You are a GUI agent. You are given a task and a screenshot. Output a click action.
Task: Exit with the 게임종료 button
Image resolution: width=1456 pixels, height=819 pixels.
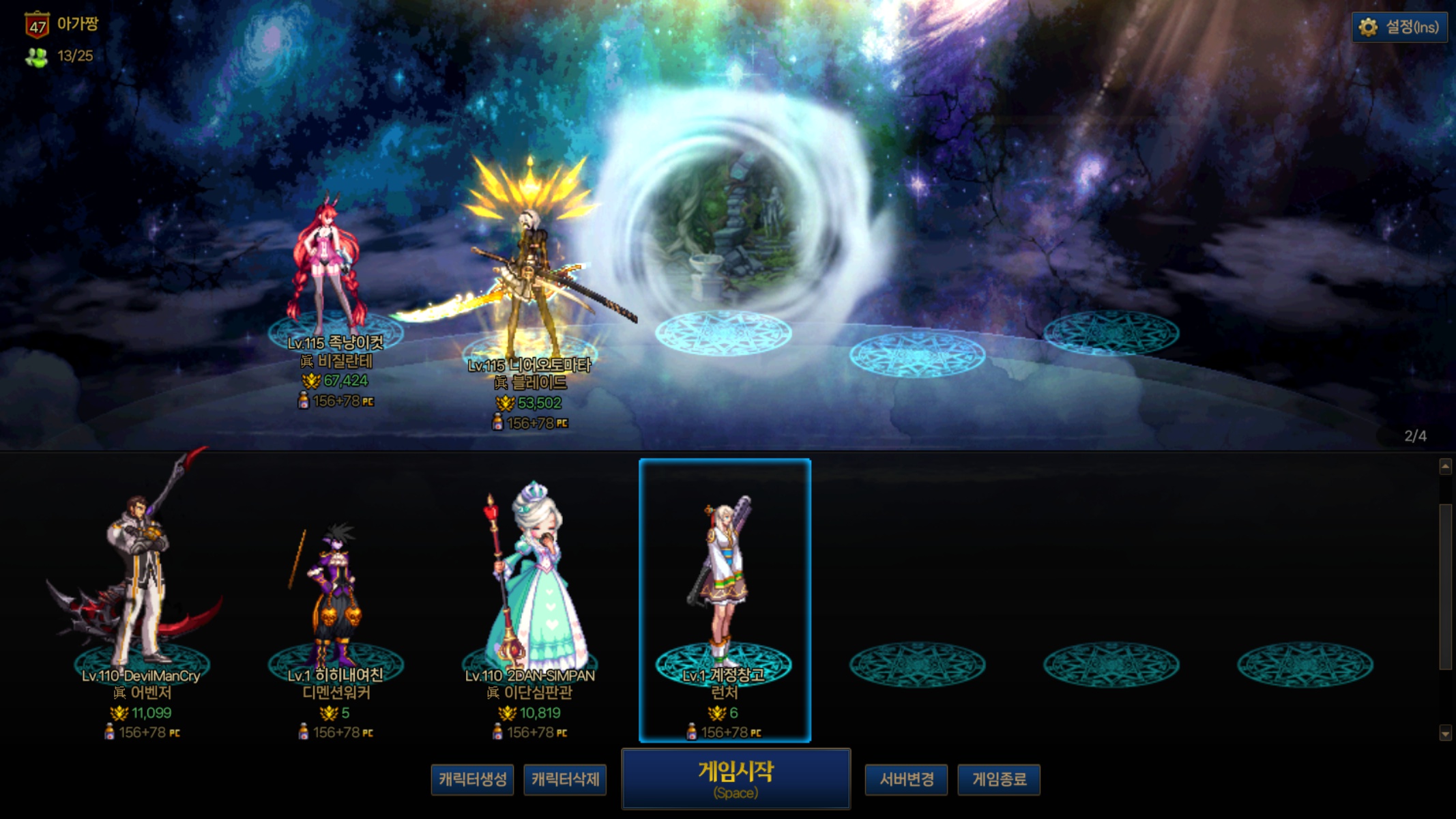[x=999, y=779]
